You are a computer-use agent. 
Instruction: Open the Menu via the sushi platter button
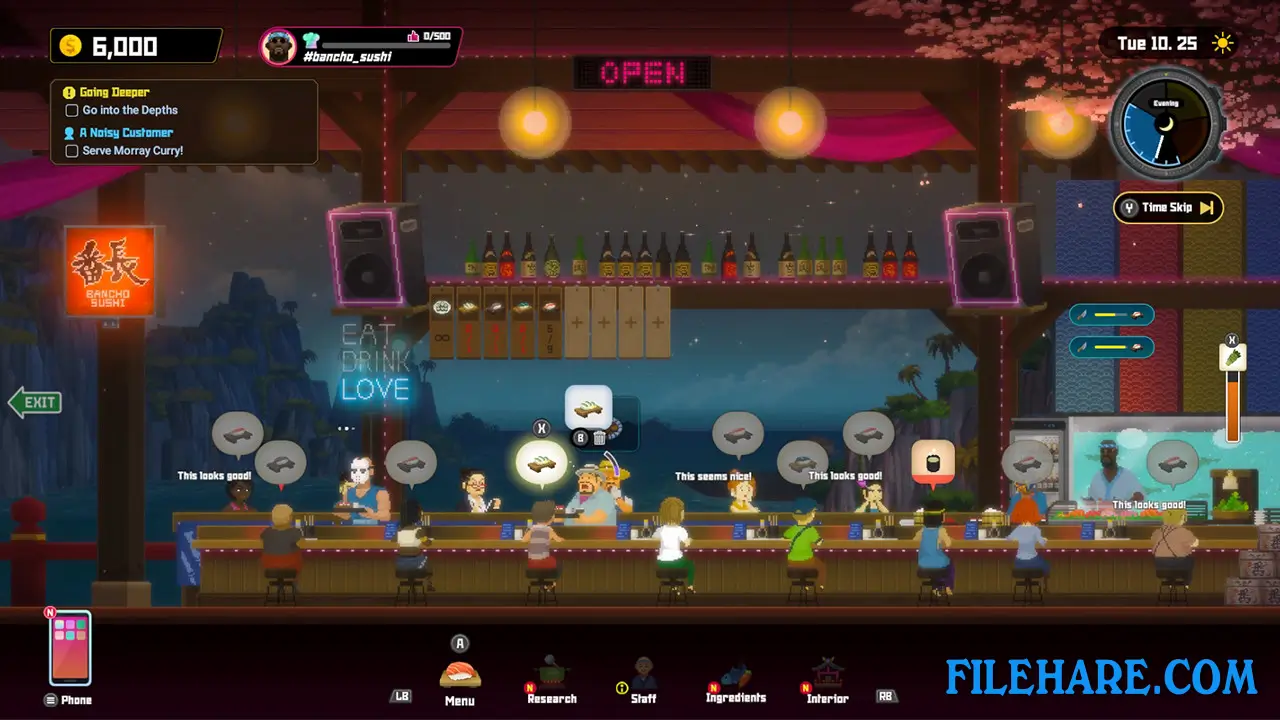click(459, 672)
